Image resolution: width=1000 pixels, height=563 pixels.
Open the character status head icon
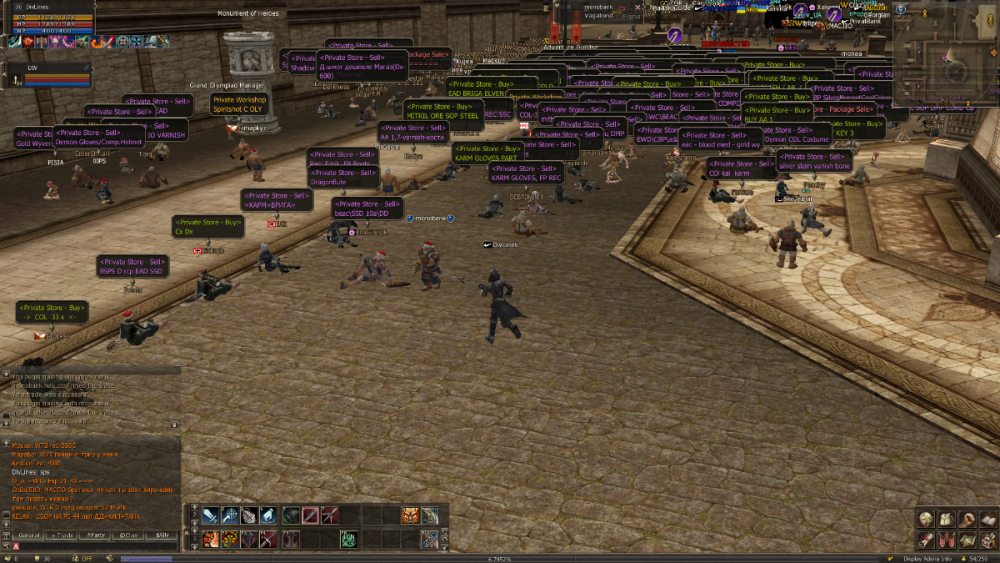pos(927,519)
